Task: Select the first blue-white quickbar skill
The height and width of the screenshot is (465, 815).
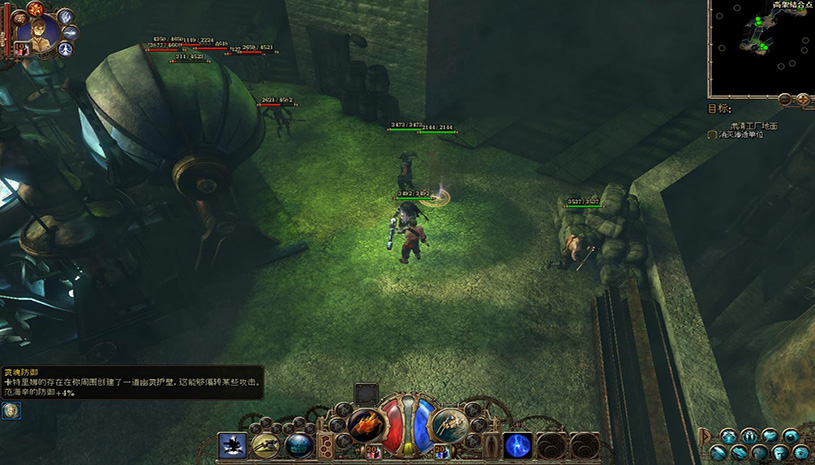Action: point(232,445)
